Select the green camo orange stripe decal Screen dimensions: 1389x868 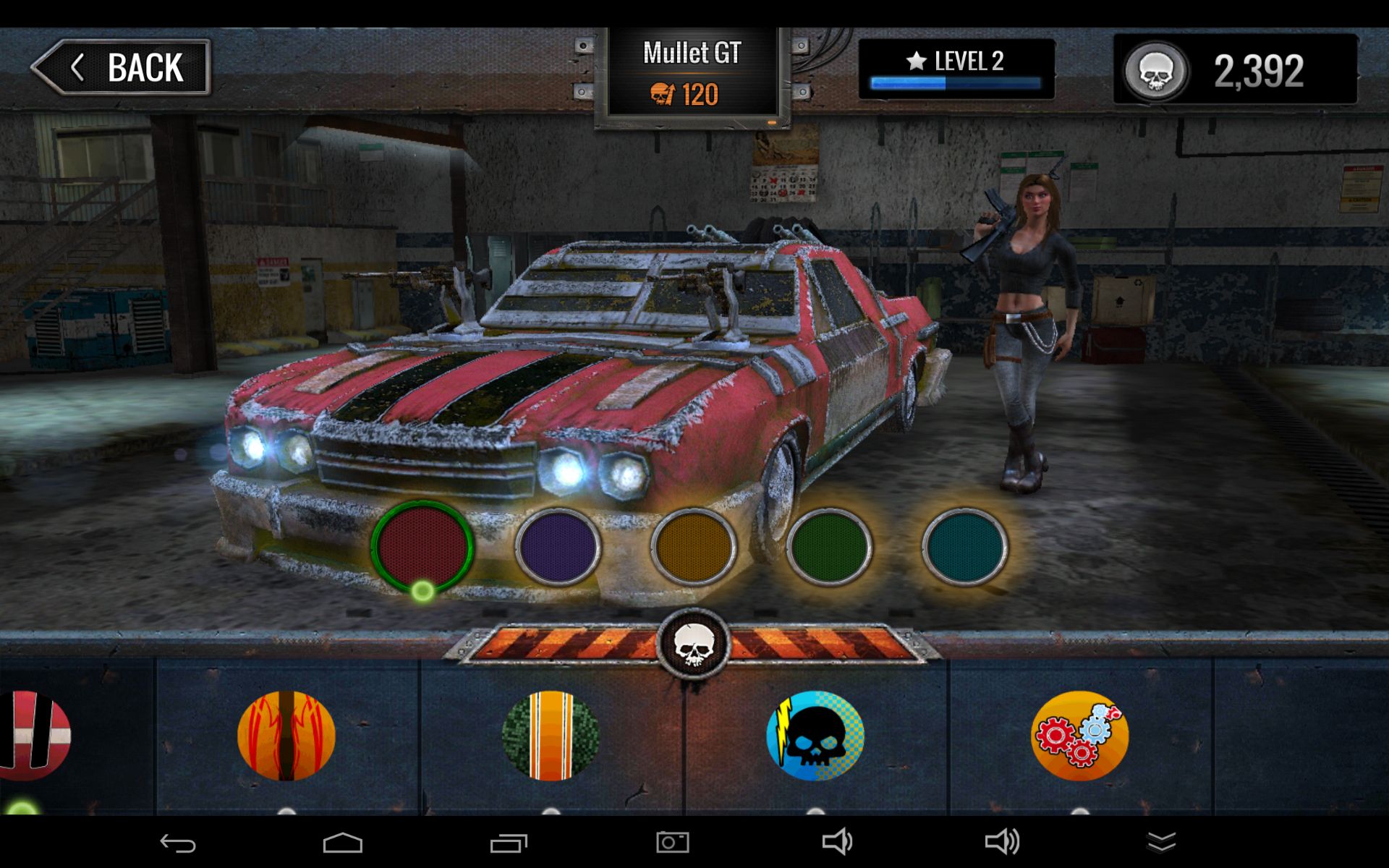pos(551,736)
